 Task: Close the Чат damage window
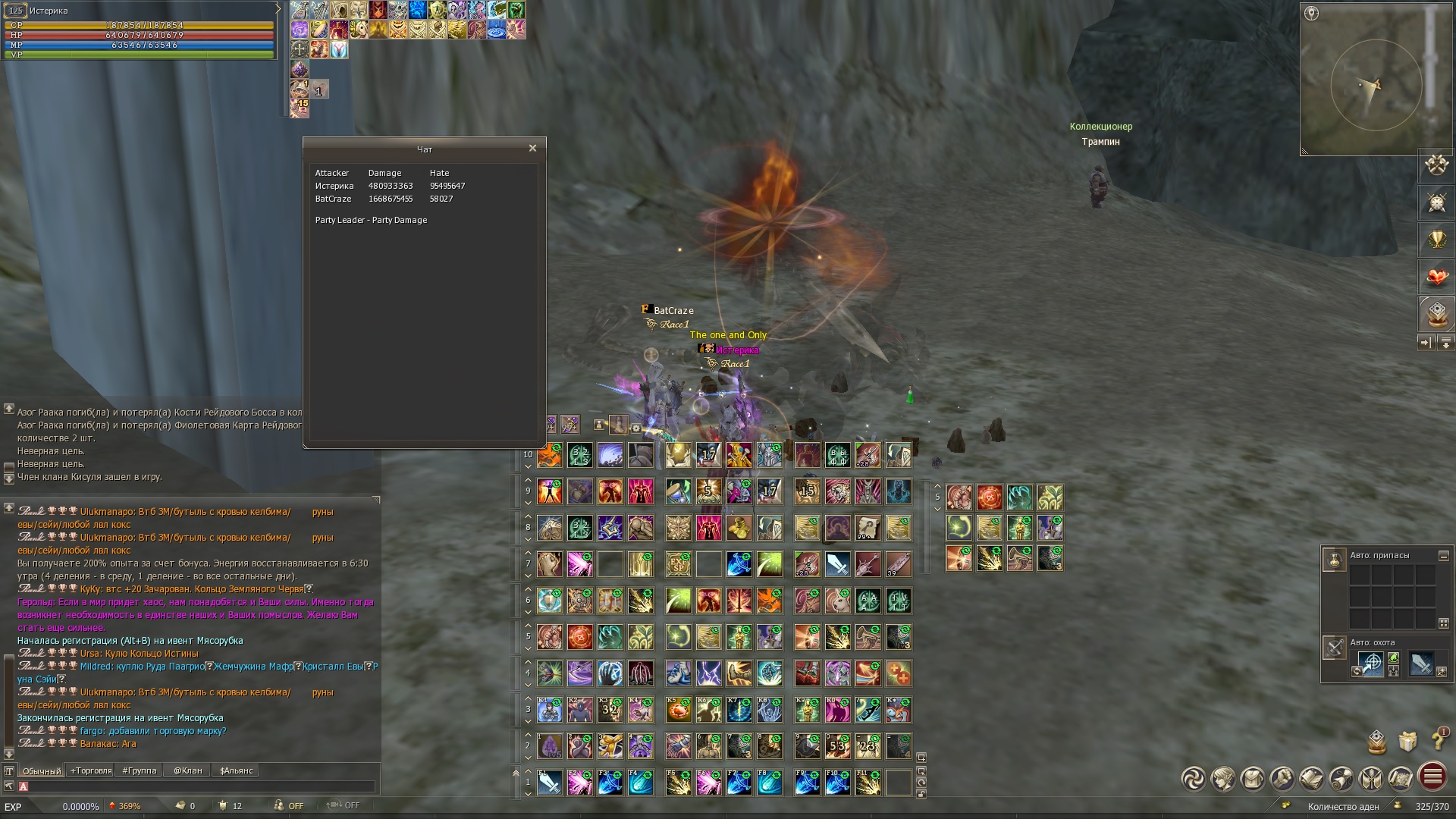pos(532,149)
